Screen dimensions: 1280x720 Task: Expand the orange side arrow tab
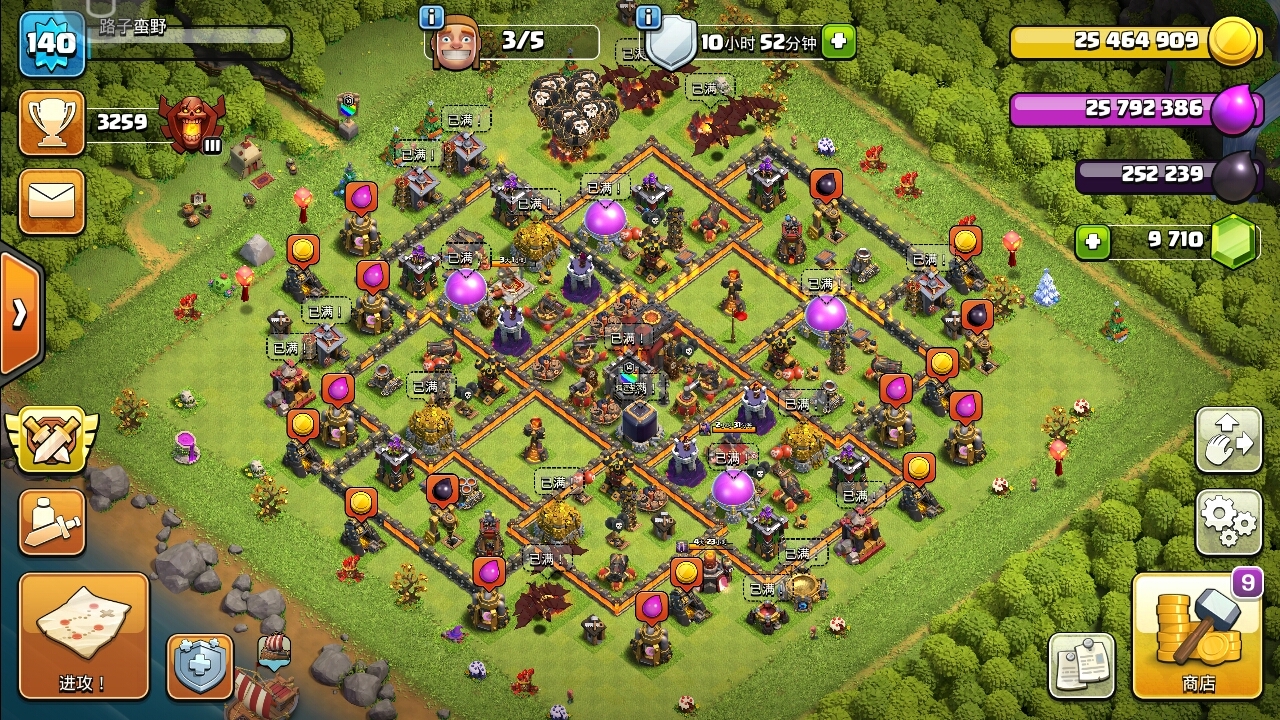[20, 314]
